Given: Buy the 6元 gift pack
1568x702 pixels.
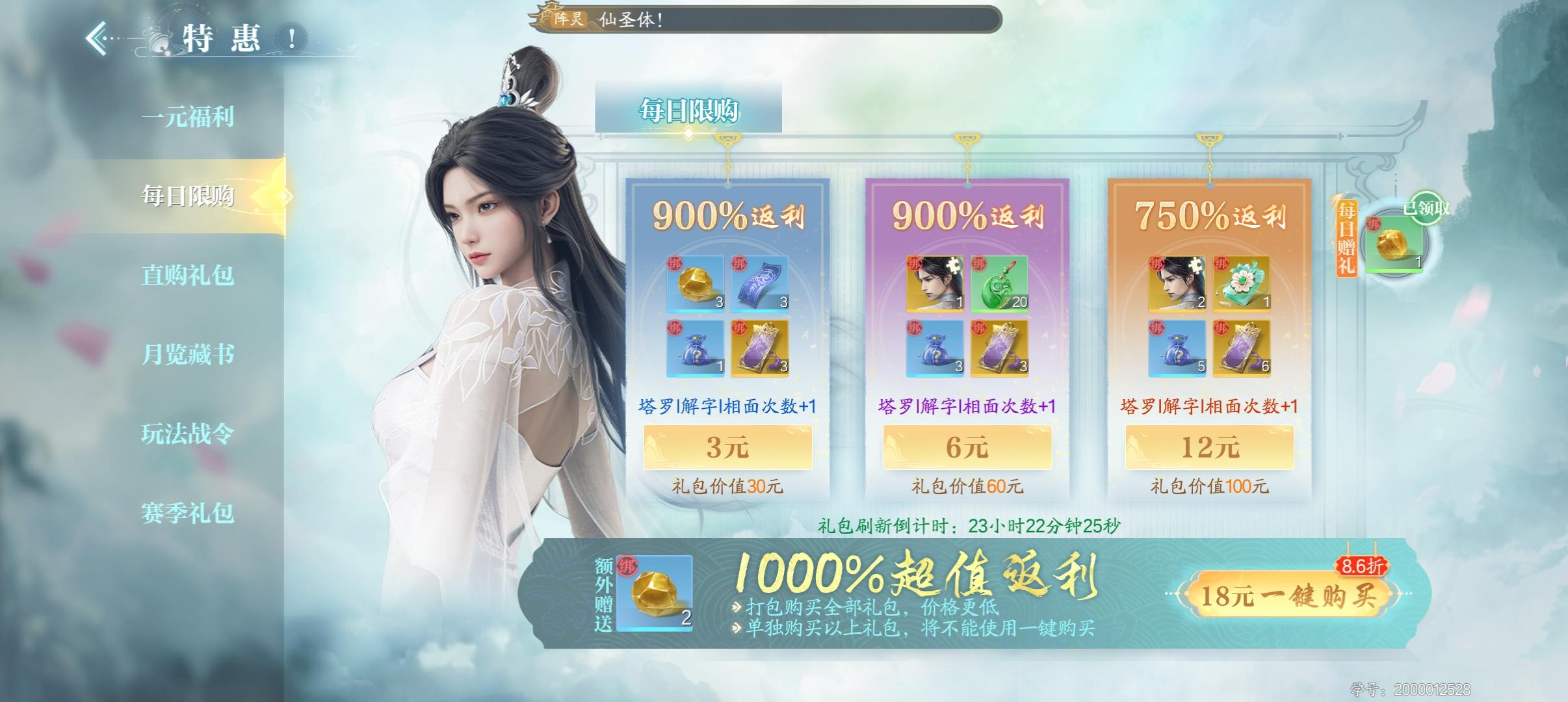Looking at the screenshot, I should [969, 447].
